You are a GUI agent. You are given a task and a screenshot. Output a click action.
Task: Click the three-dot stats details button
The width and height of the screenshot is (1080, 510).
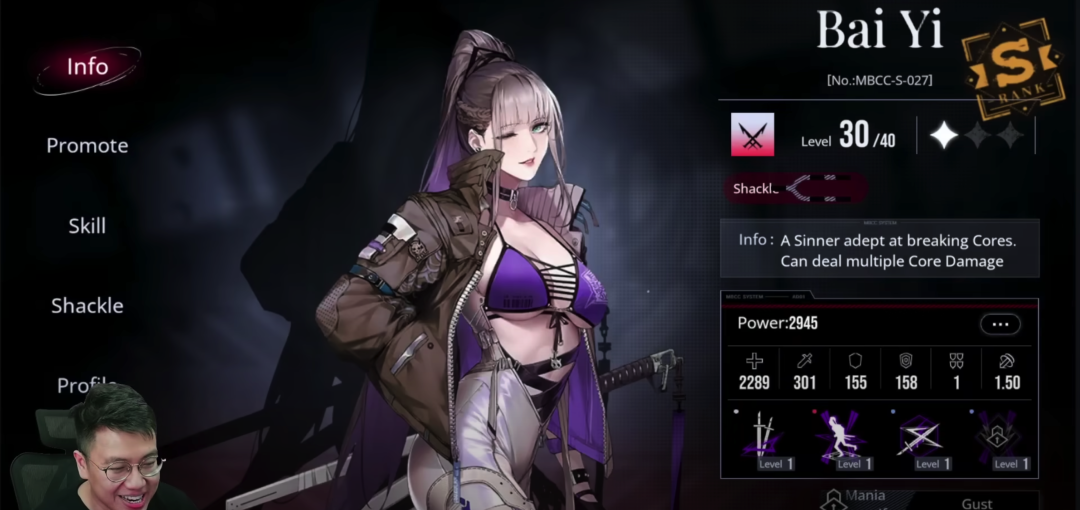[1000, 324]
